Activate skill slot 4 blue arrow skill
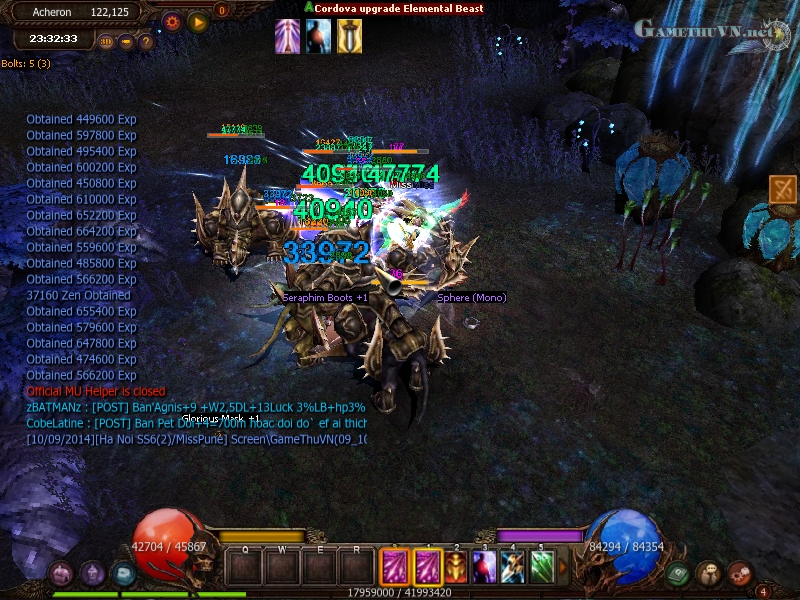800x600 pixels. coord(513,567)
